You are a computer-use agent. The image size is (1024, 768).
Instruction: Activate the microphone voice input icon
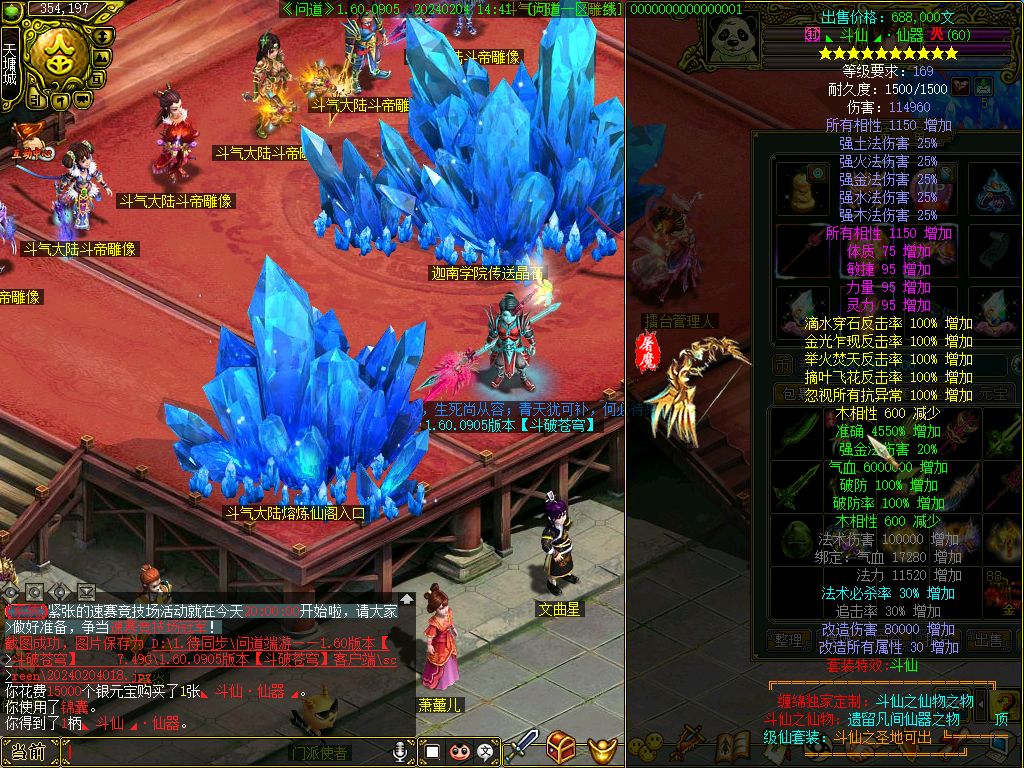(x=401, y=751)
